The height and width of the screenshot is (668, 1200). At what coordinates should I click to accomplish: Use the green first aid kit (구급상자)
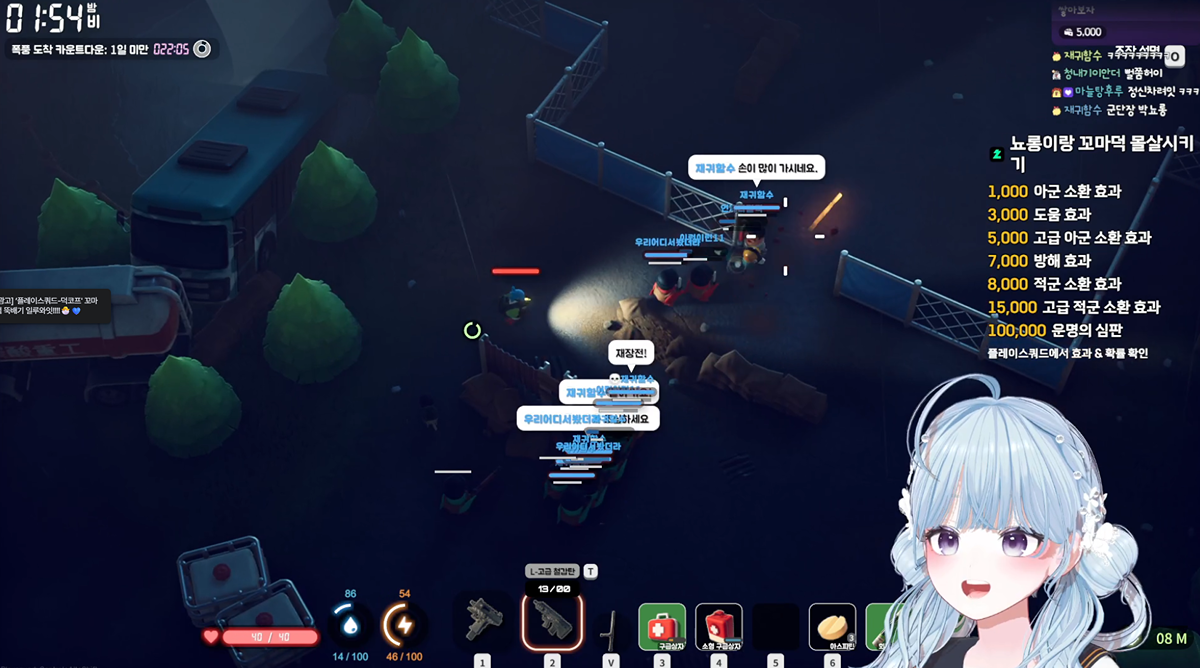tap(662, 627)
